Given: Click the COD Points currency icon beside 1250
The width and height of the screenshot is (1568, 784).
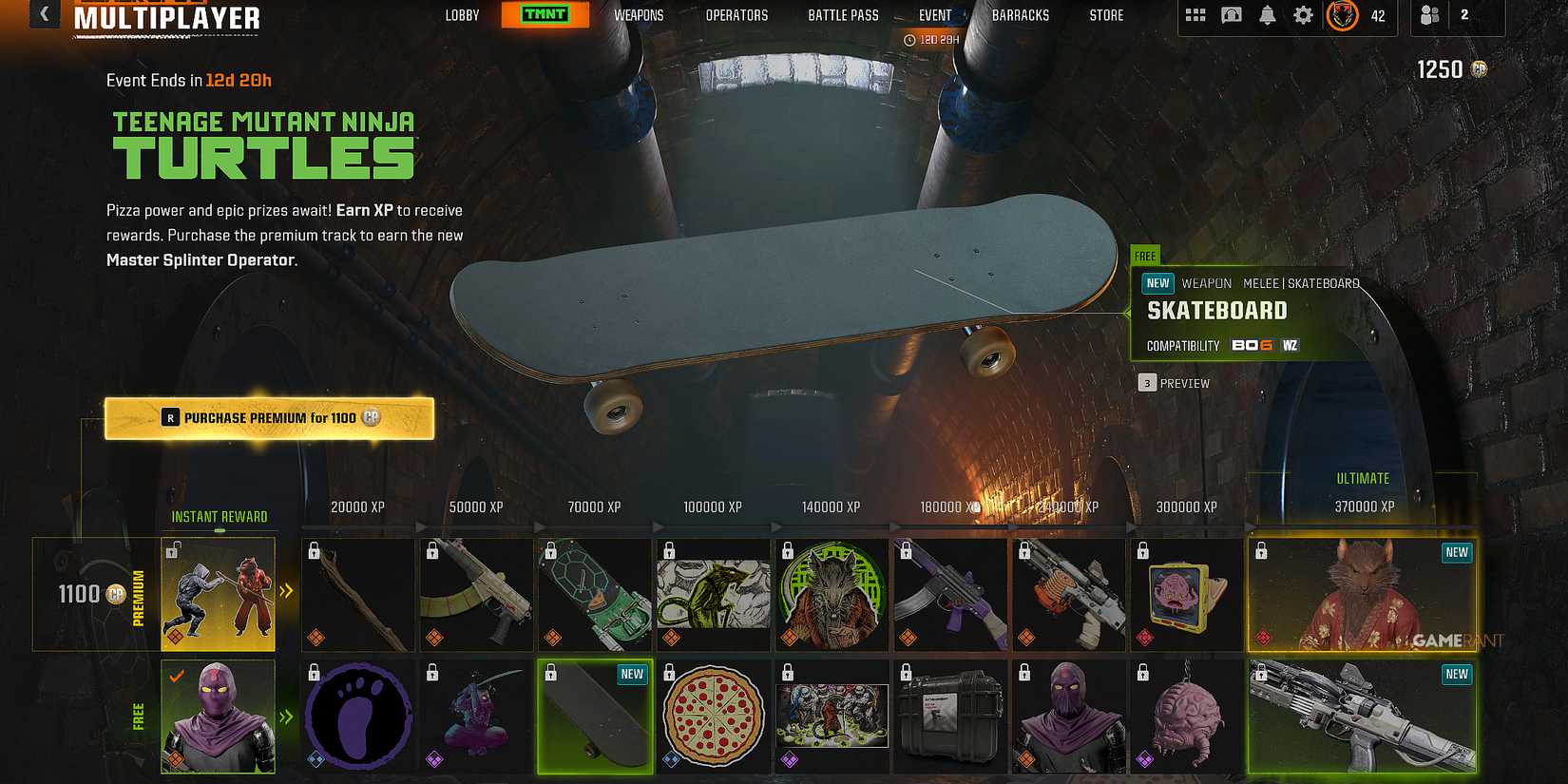Looking at the screenshot, I should (1479, 68).
